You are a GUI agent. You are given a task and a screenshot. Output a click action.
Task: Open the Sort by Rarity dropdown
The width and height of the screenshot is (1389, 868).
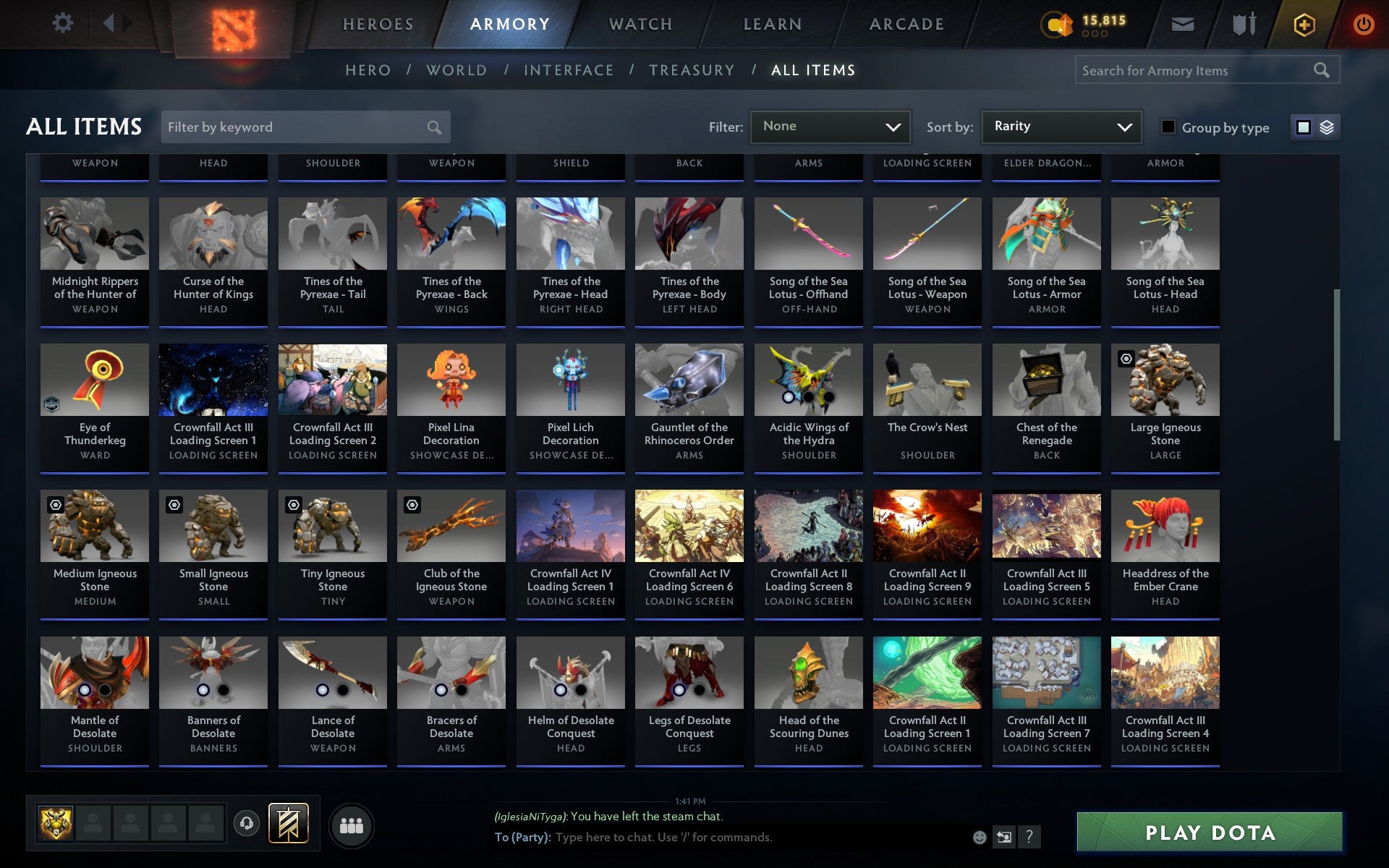tap(1061, 126)
